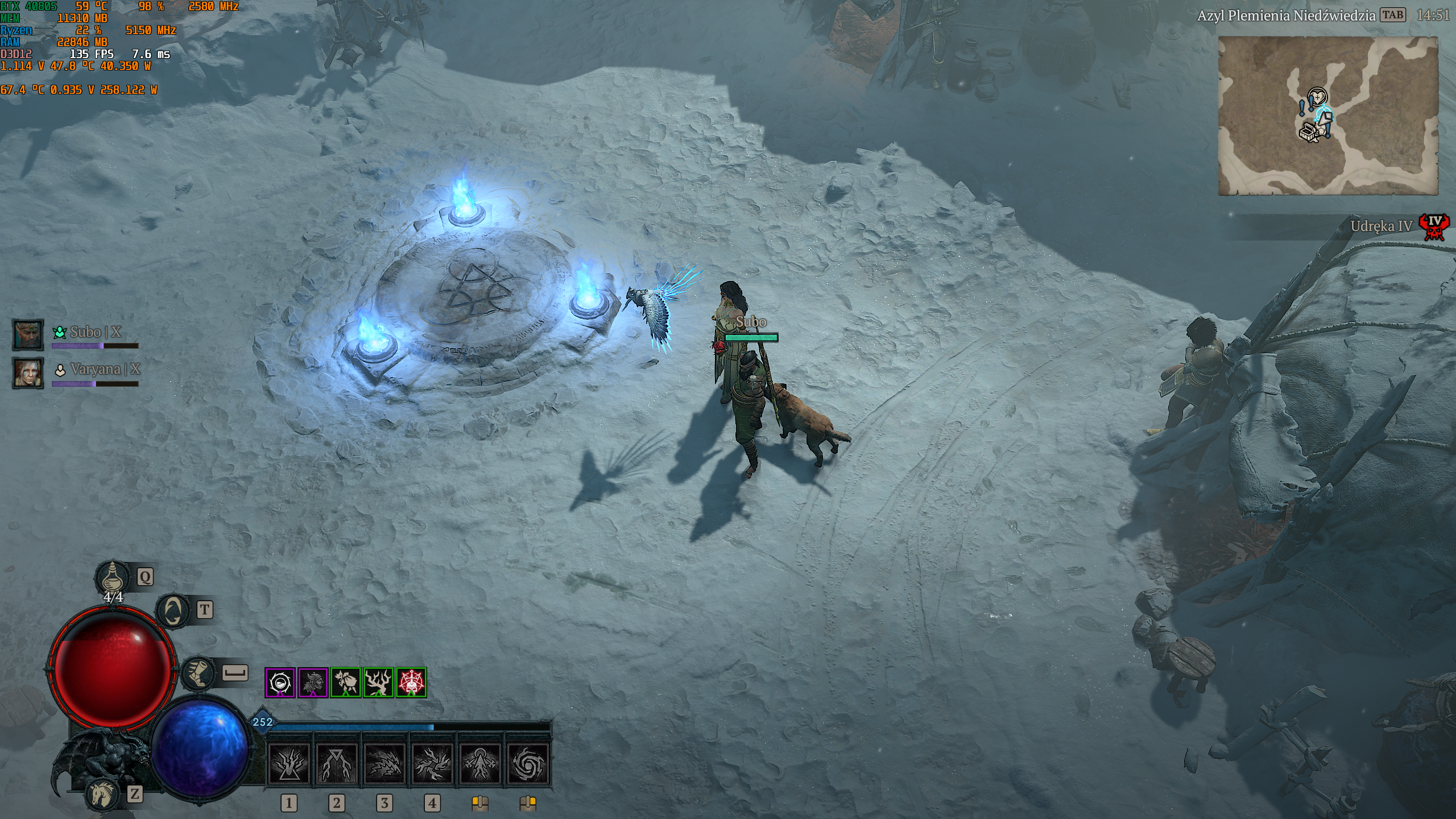Activate the town portal icon
Image resolution: width=1456 pixels, height=819 pixels.
(x=174, y=611)
